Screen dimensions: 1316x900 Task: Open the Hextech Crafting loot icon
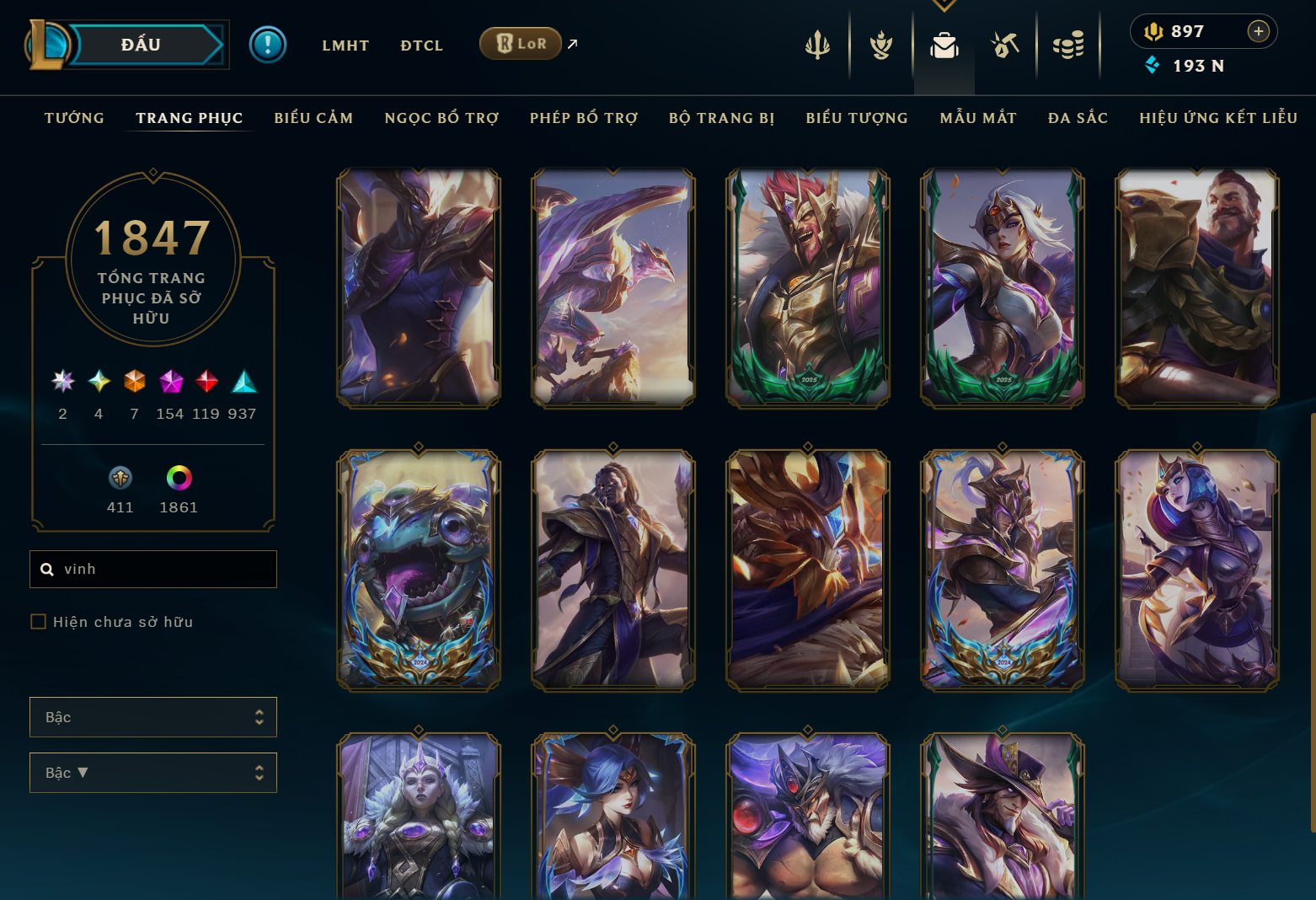point(1005,46)
